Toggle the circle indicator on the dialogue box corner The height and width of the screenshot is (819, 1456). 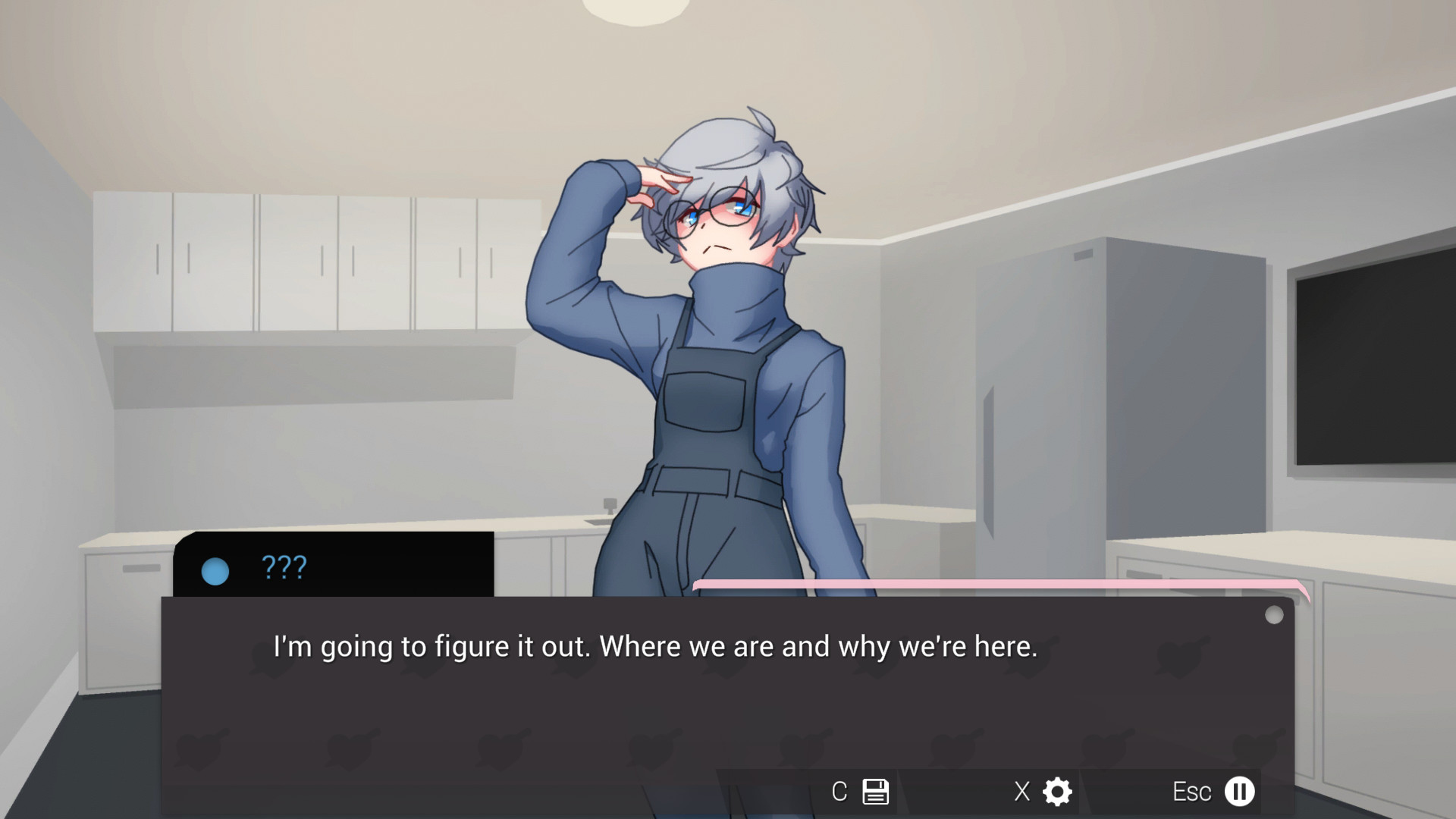pyautogui.click(x=1273, y=613)
